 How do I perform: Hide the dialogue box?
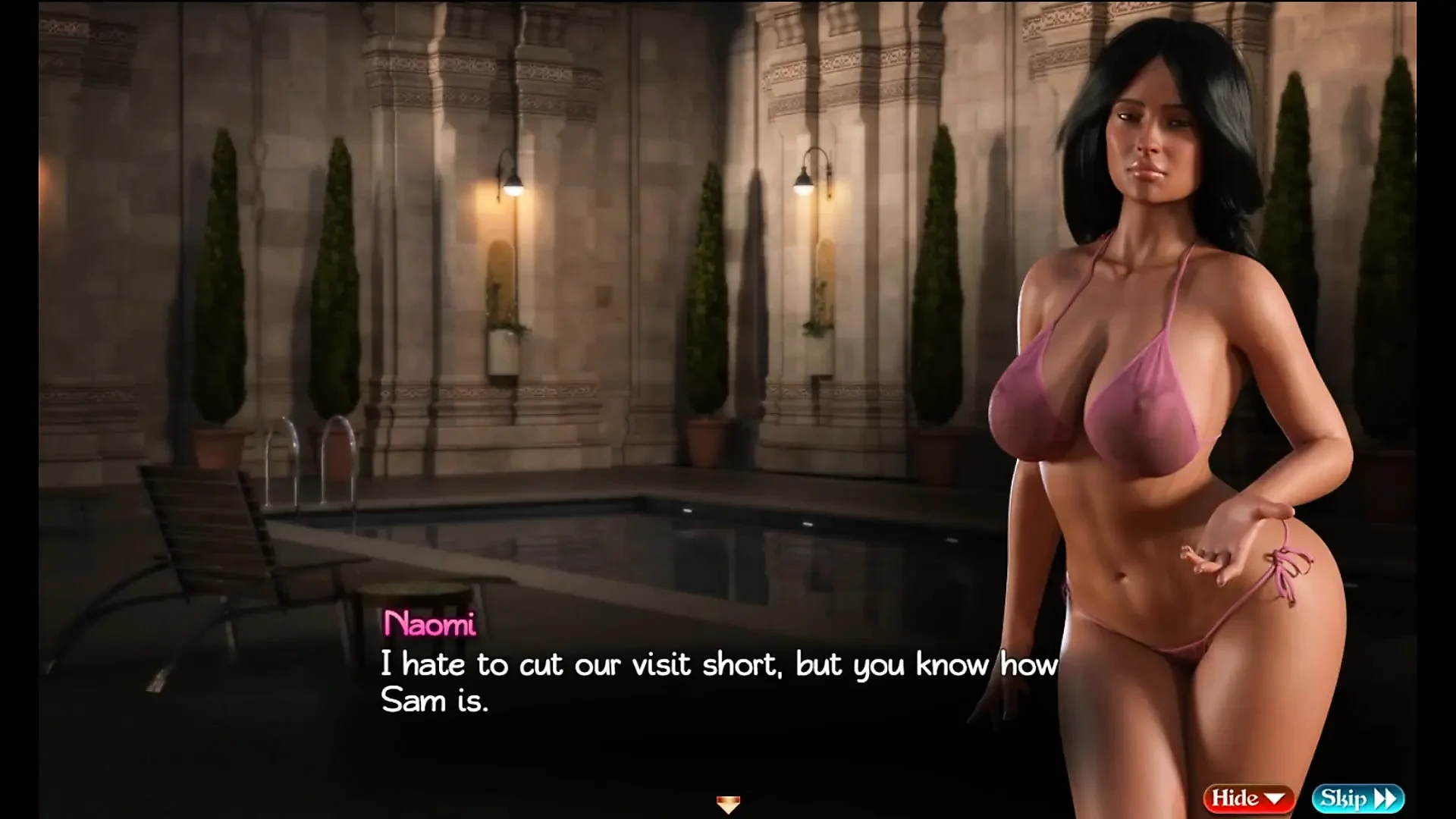pos(1247,798)
